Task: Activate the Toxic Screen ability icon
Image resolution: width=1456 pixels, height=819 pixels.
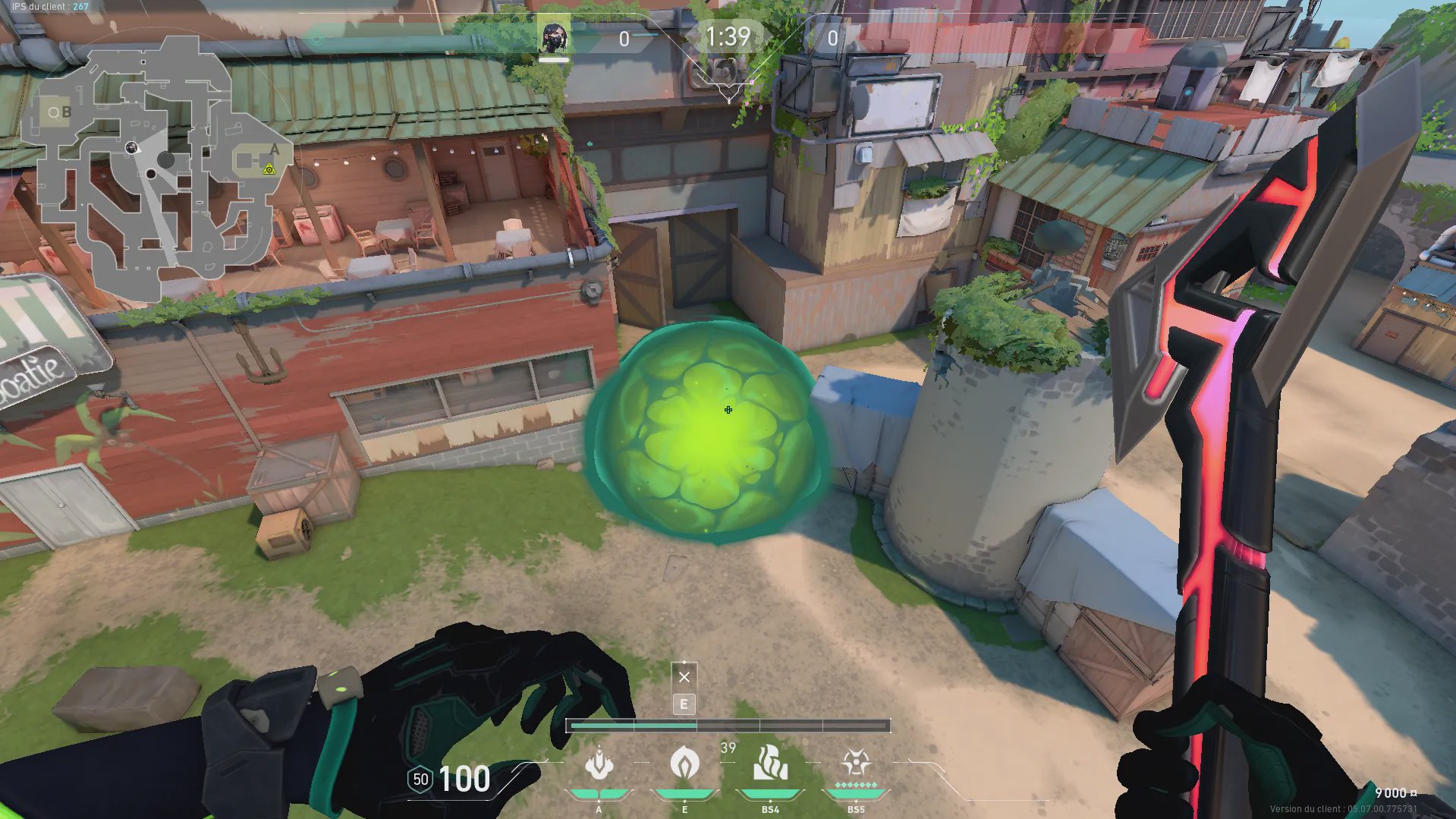Action: 770,764
